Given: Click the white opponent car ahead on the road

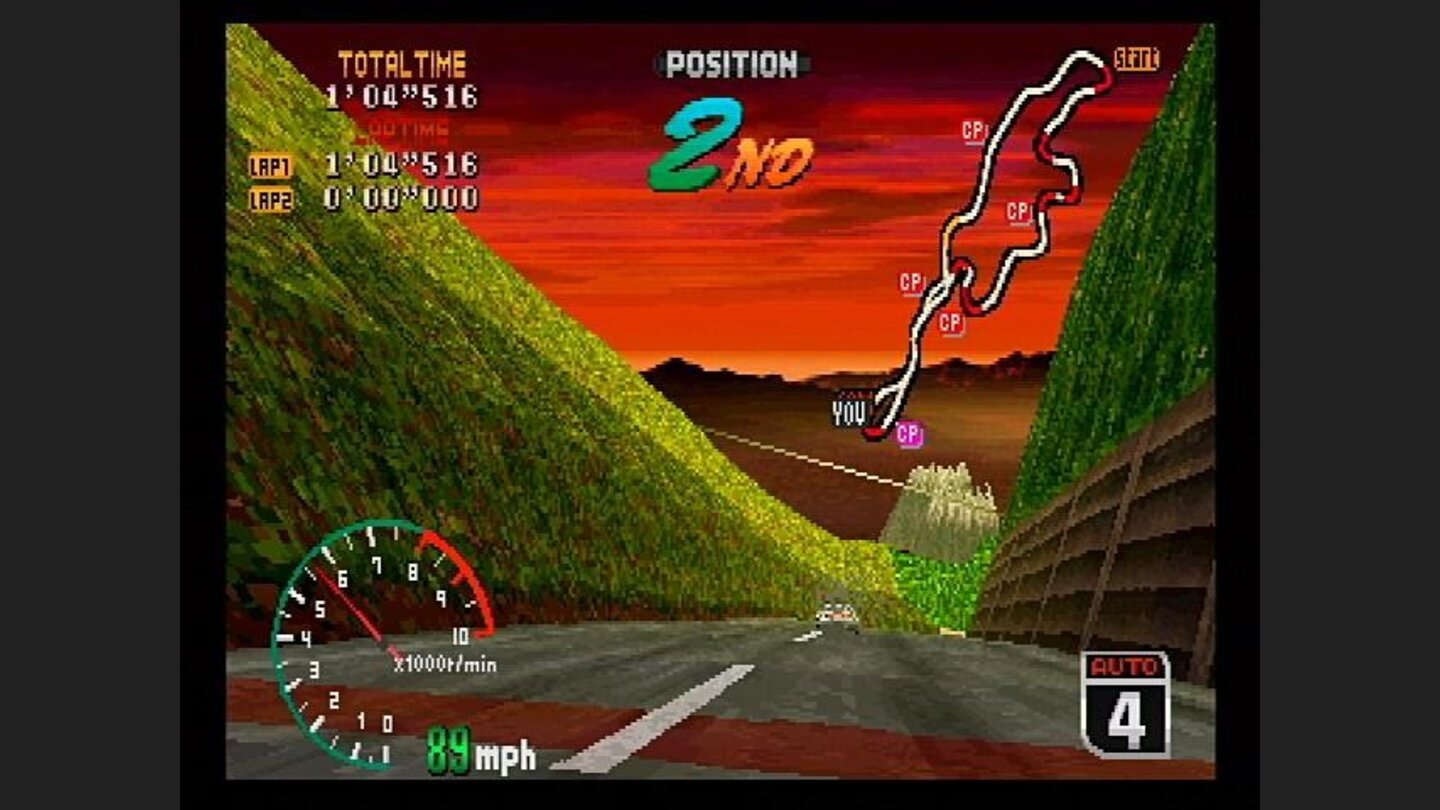Looking at the screenshot, I should point(838,613).
